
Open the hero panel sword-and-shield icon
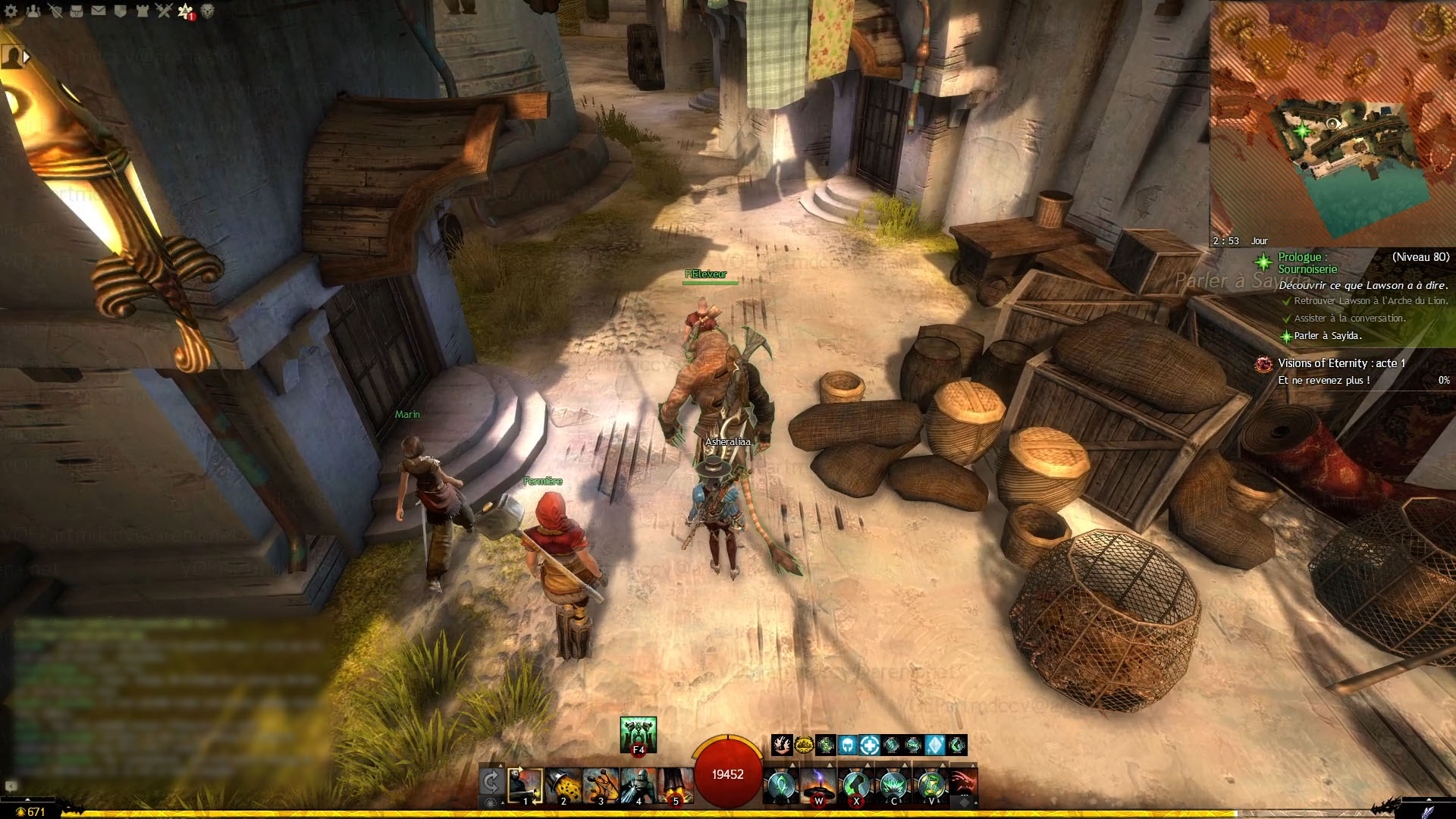click(55, 11)
